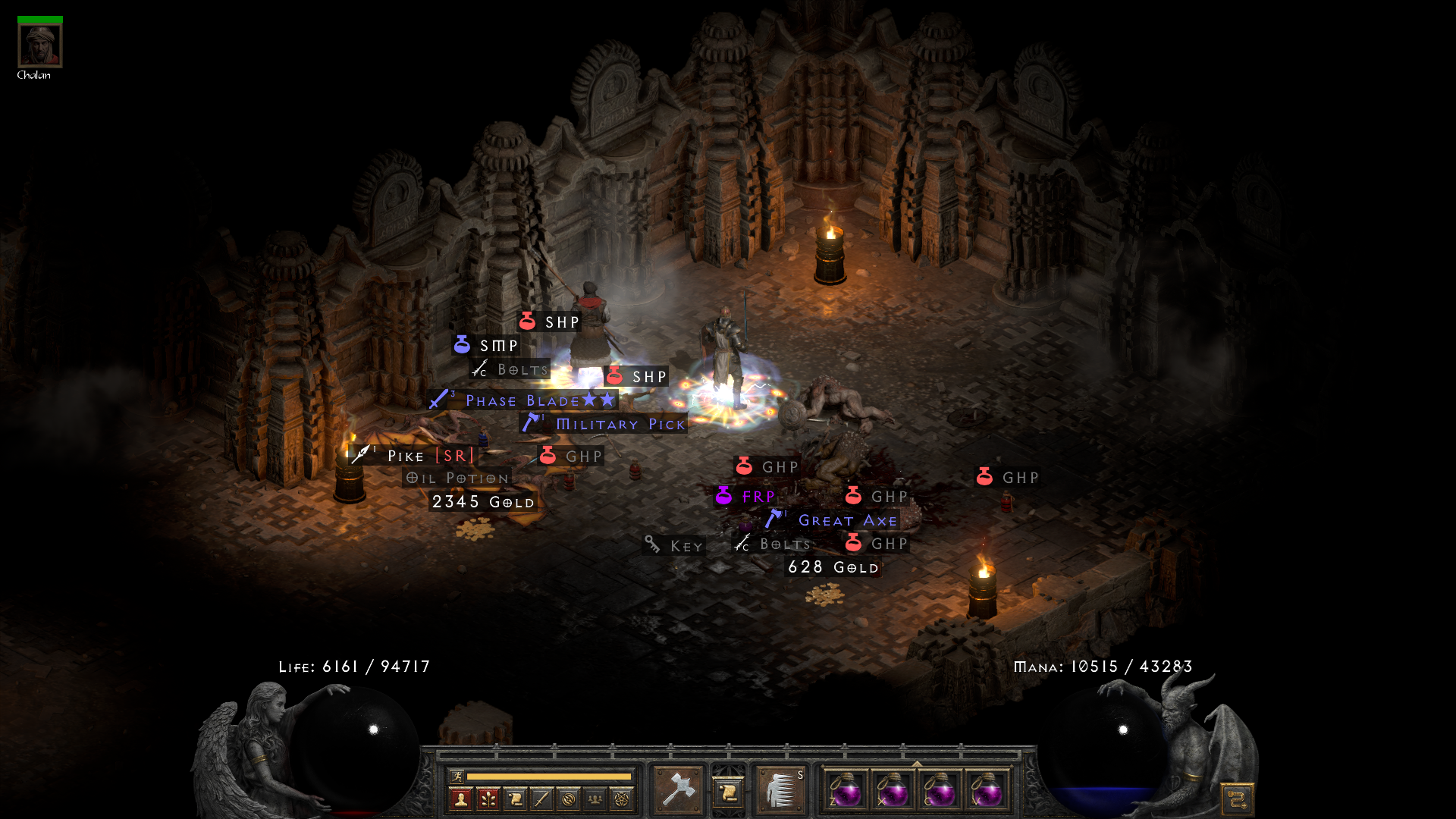Open the party members icon button
The height and width of the screenshot is (819, 1456).
coord(595,799)
